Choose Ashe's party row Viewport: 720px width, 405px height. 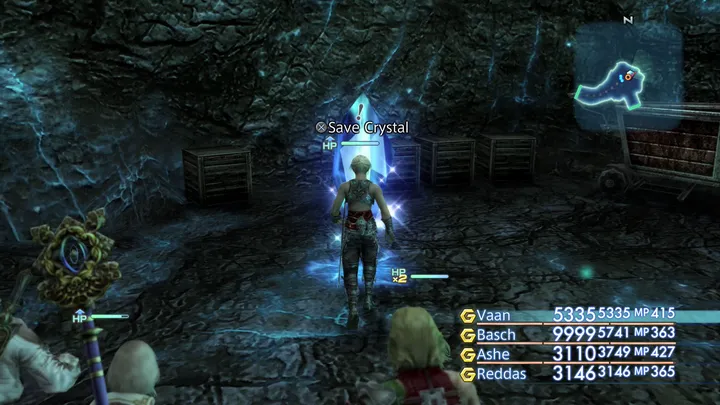click(x=493, y=353)
